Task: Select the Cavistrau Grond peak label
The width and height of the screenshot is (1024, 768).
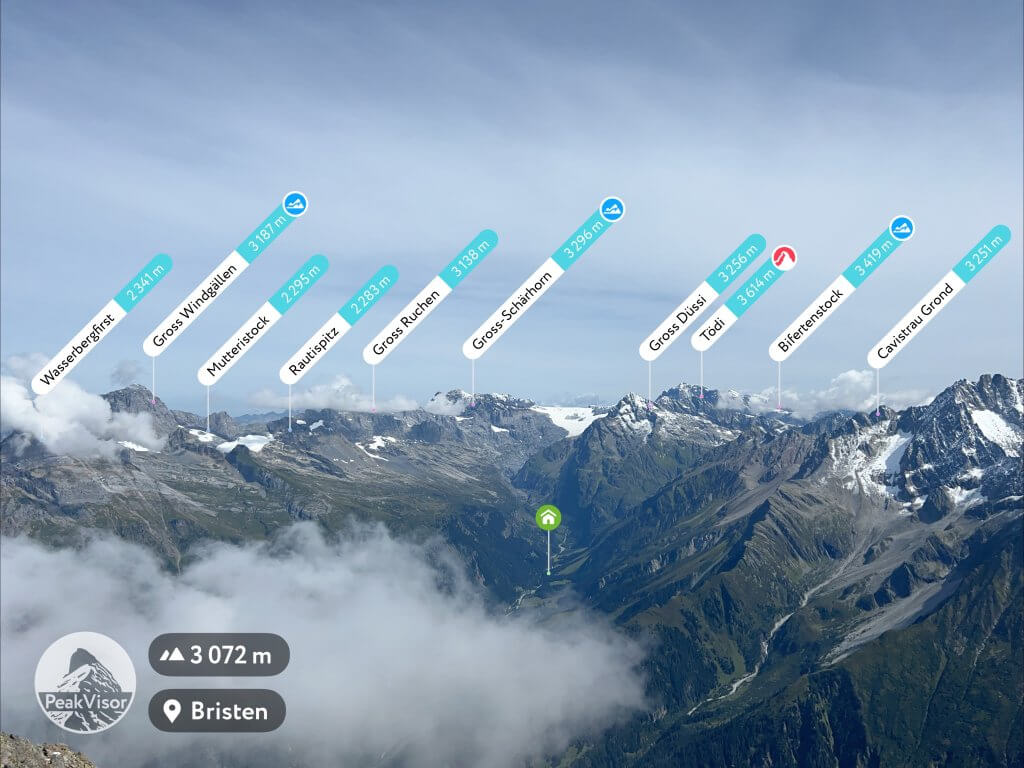Action: click(938, 297)
